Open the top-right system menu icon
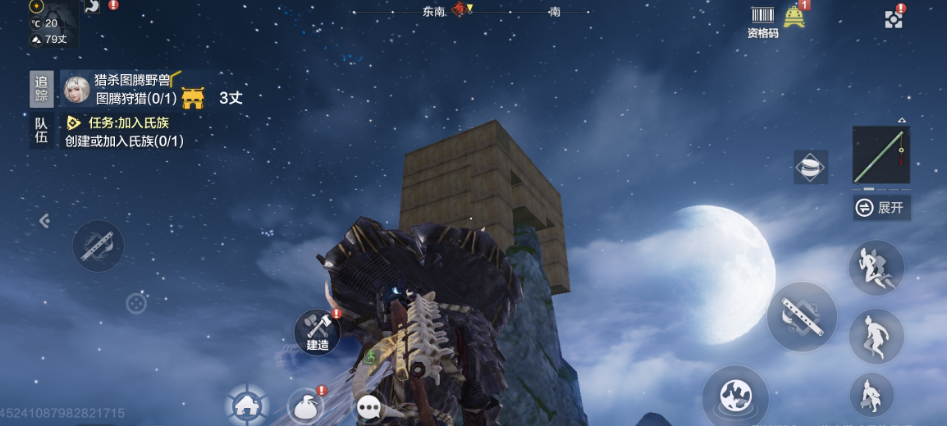Viewport: 947px width, 426px height. coord(893,18)
